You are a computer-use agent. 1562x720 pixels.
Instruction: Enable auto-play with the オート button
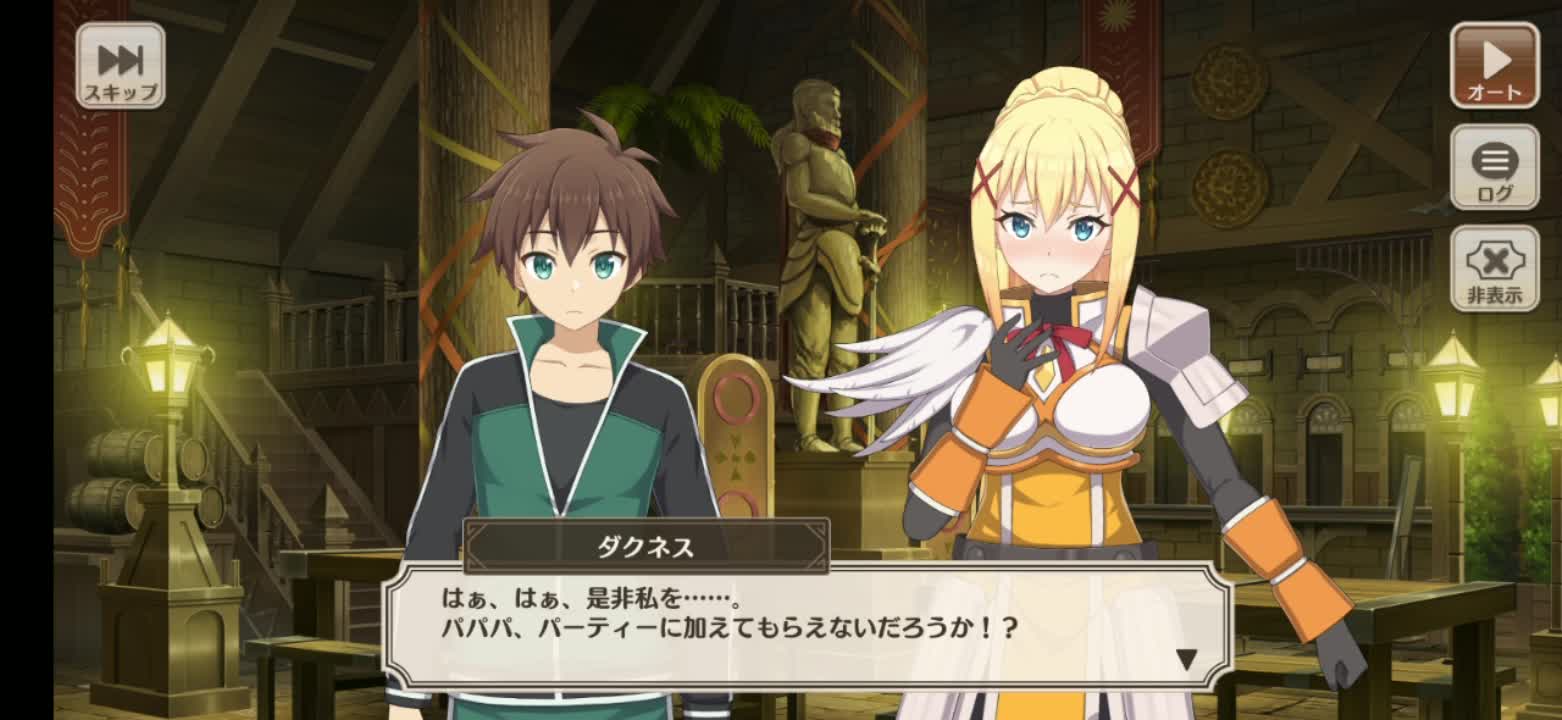pyautogui.click(x=1494, y=66)
